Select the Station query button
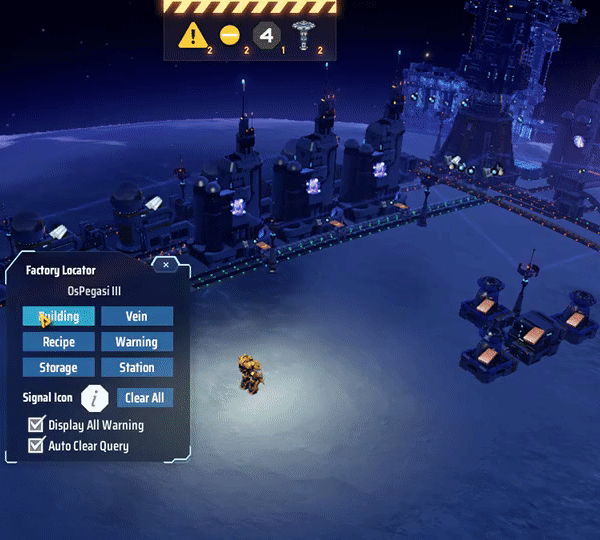This screenshot has width=600, height=540. click(x=137, y=368)
